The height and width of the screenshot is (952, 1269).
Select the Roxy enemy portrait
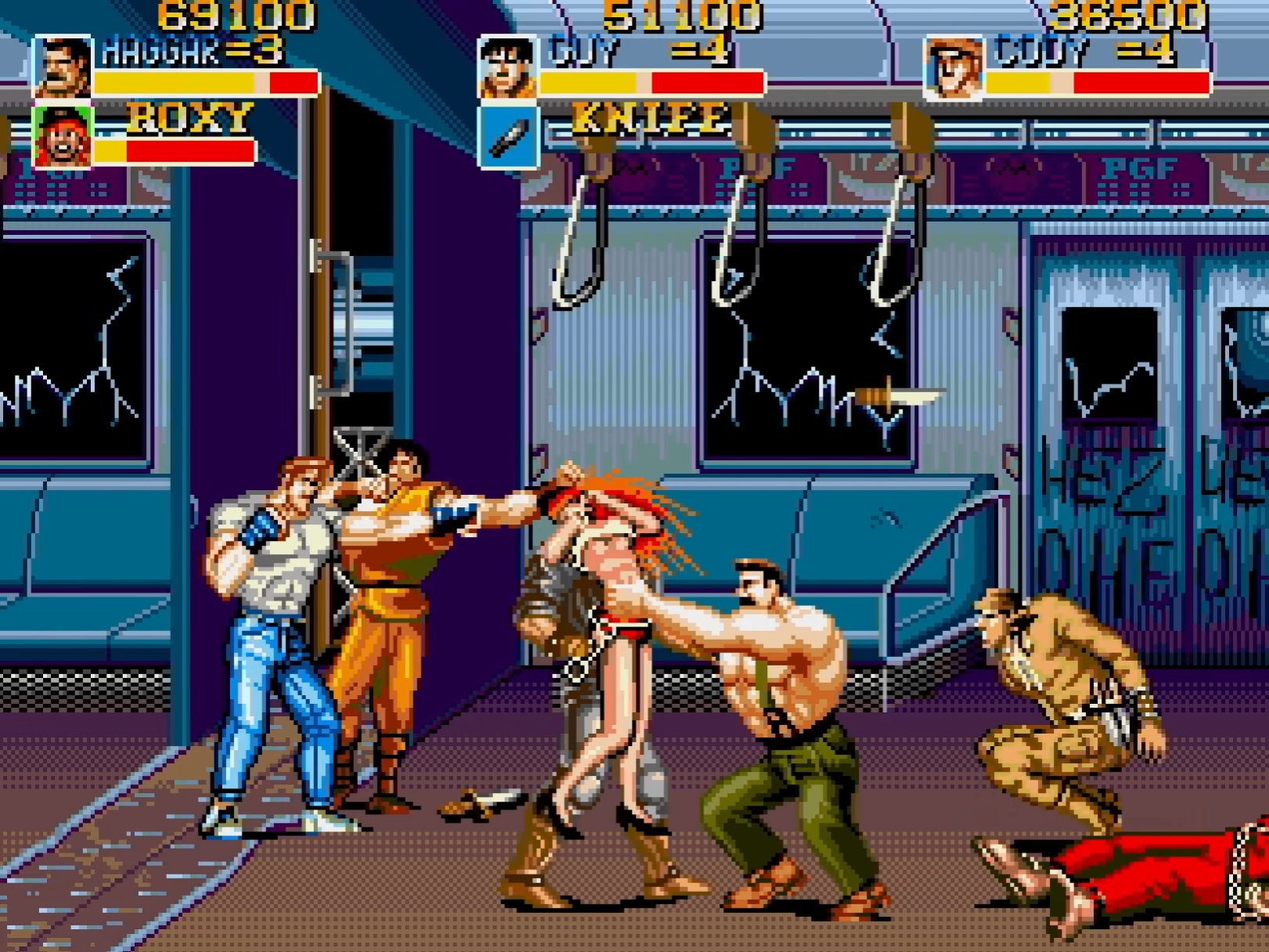pos(63,137)
